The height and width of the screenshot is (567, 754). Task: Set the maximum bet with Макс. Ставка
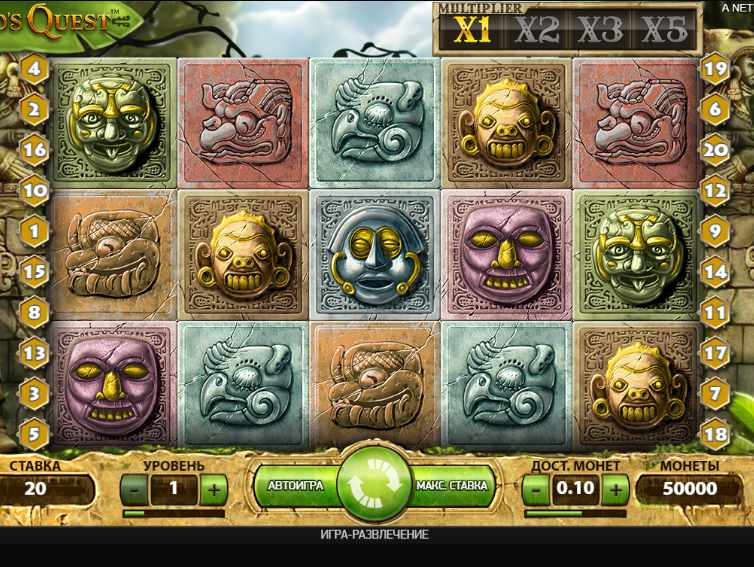tap(452, 486)
